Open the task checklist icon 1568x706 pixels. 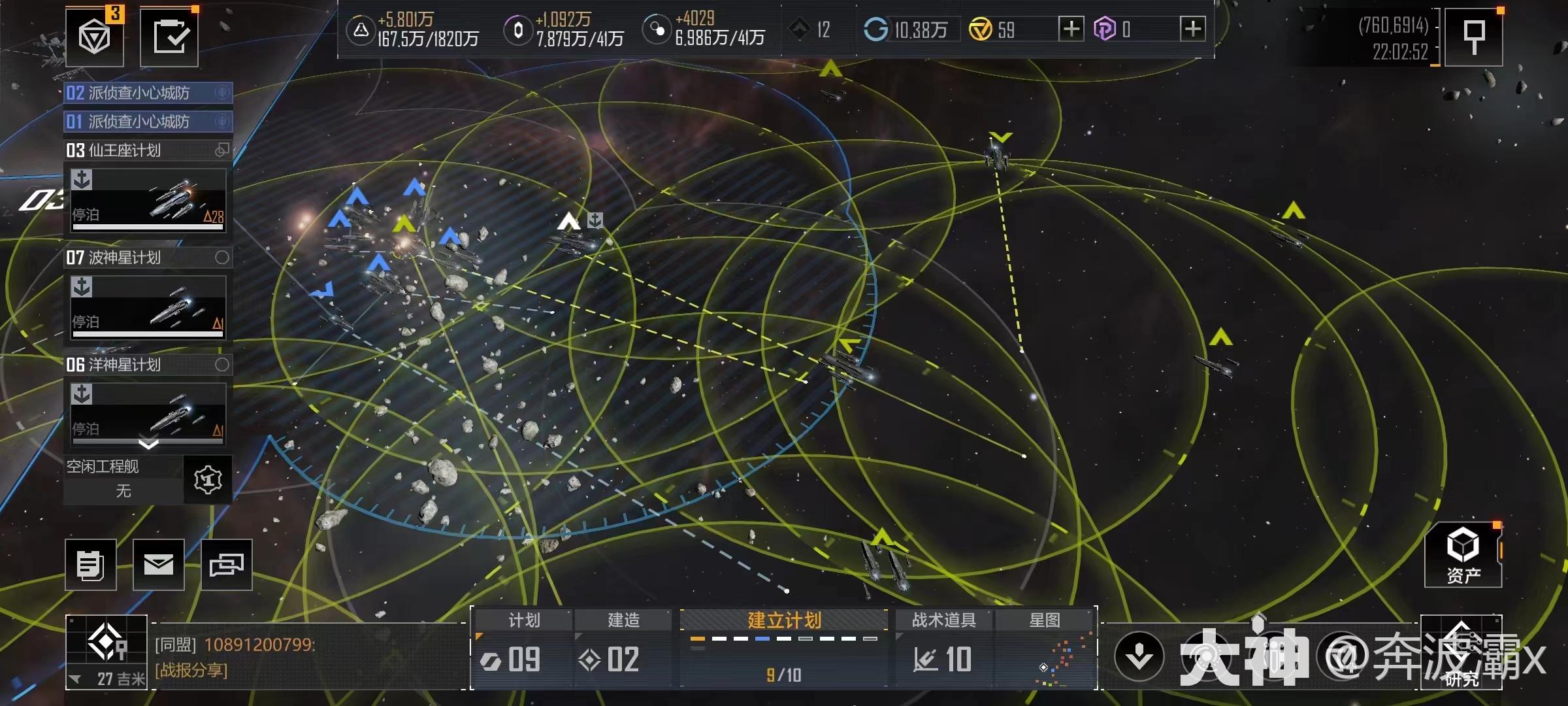[169, 37]
